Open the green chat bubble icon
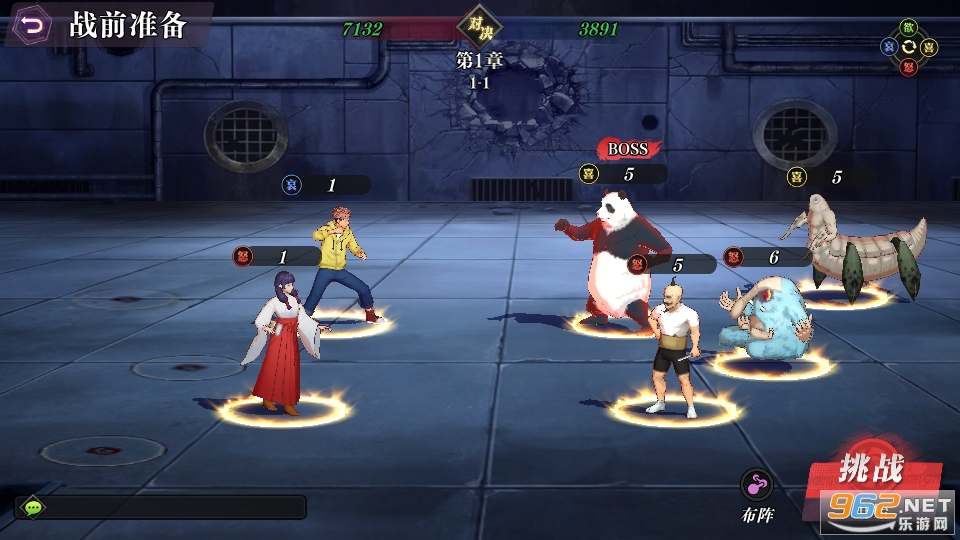The height and width of the screenshot is (540, 960). pos(34,508)
